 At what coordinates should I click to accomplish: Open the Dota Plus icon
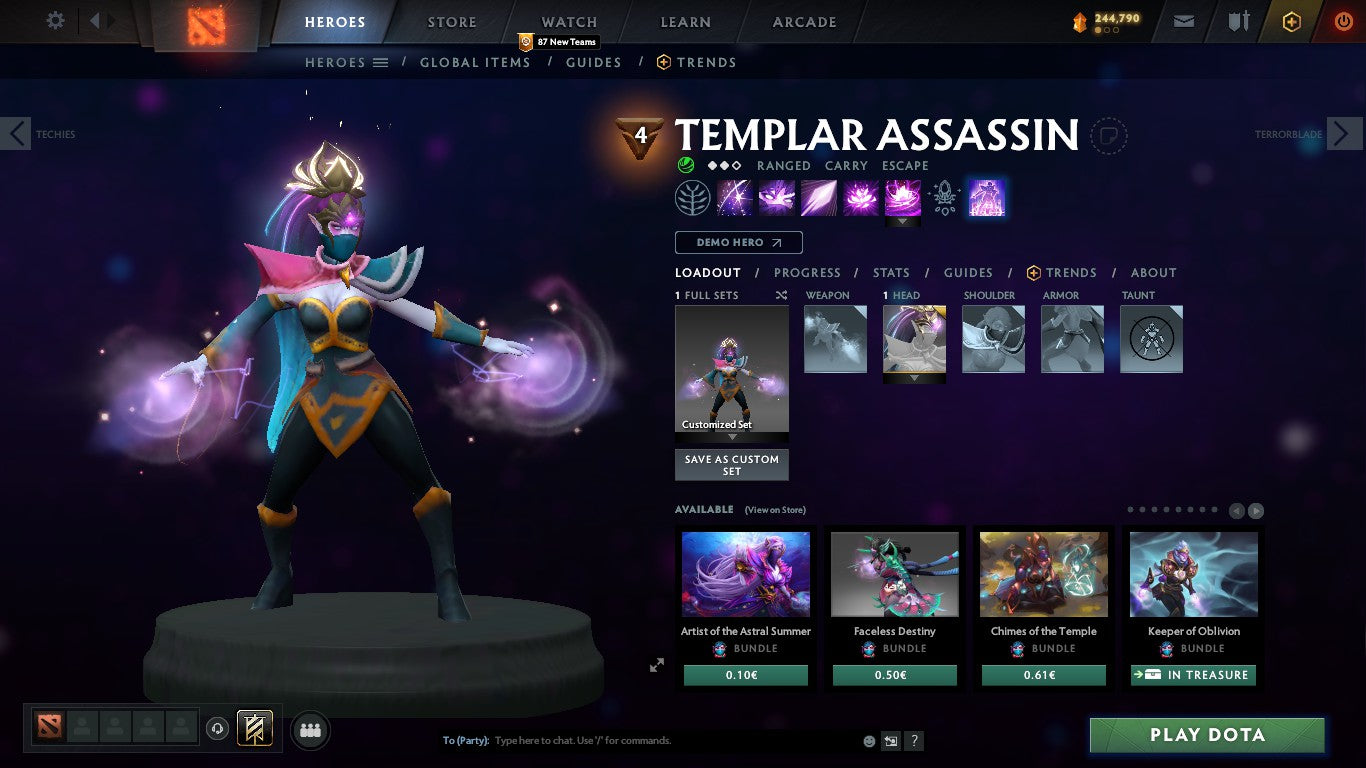1290,20
